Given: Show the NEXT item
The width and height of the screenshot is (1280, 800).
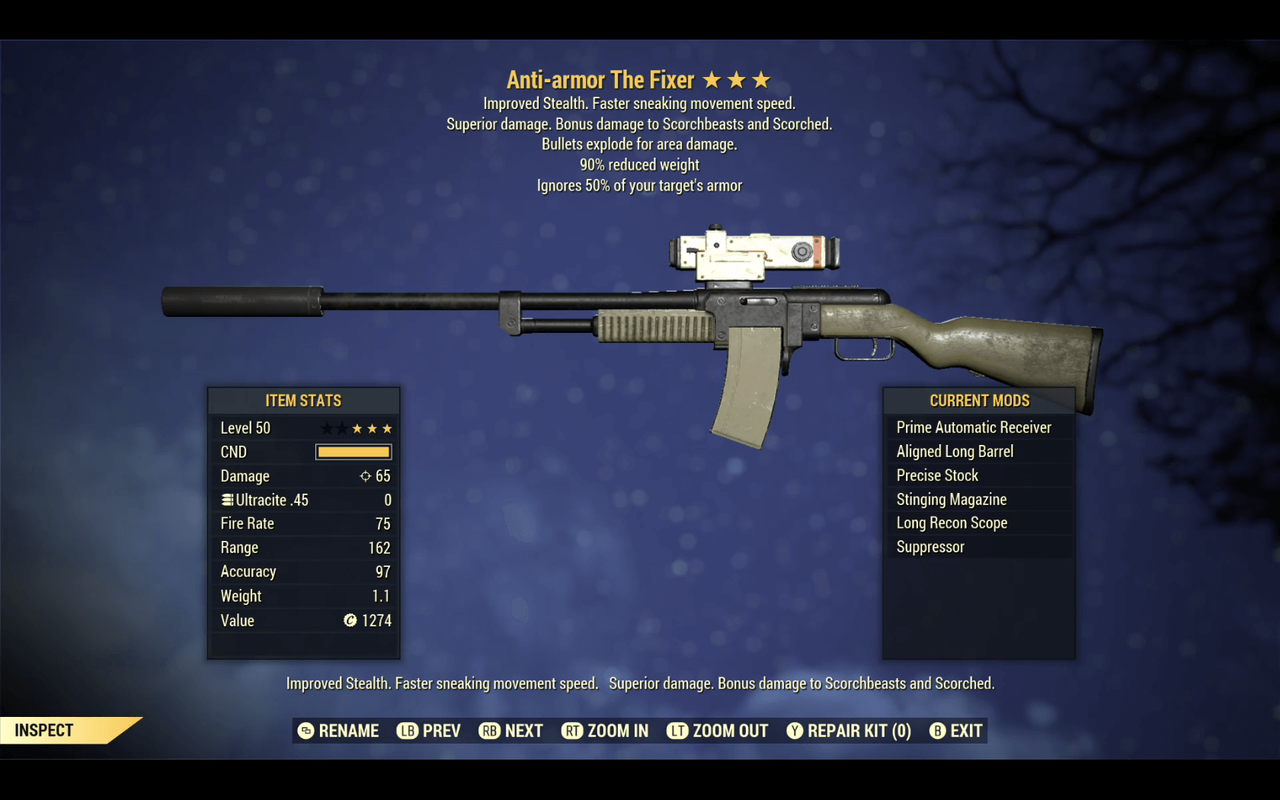Looking at the screenshot, I should (511, 731).
